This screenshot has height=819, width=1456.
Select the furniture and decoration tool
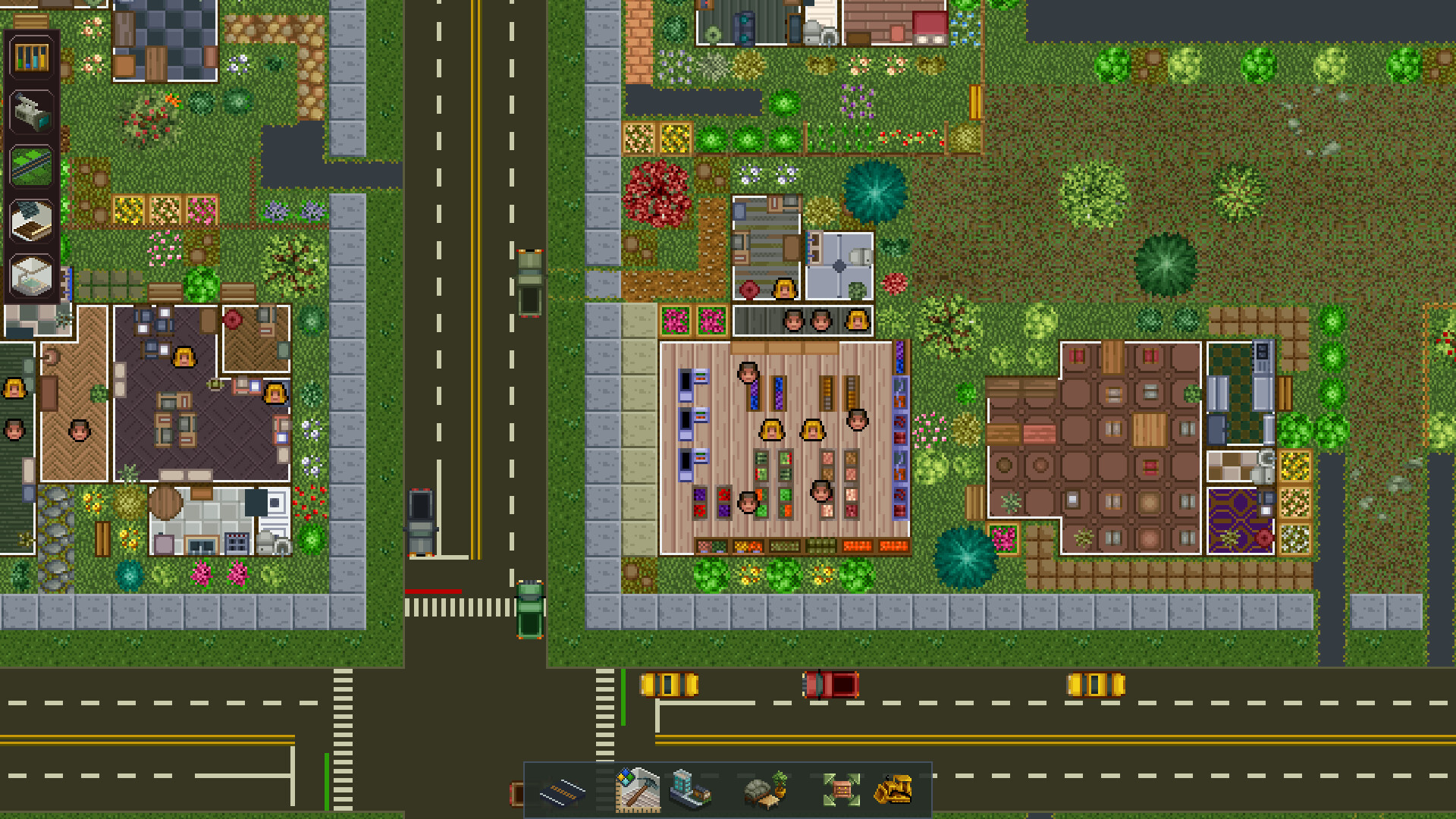762,792
